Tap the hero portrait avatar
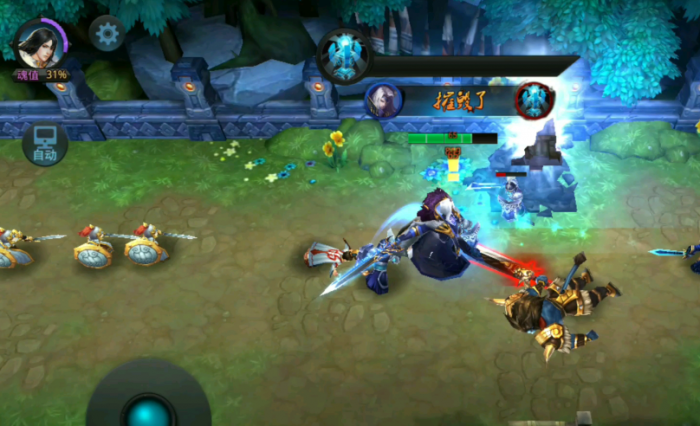Screen dimensions: 700x426 (x=40, y=43)
